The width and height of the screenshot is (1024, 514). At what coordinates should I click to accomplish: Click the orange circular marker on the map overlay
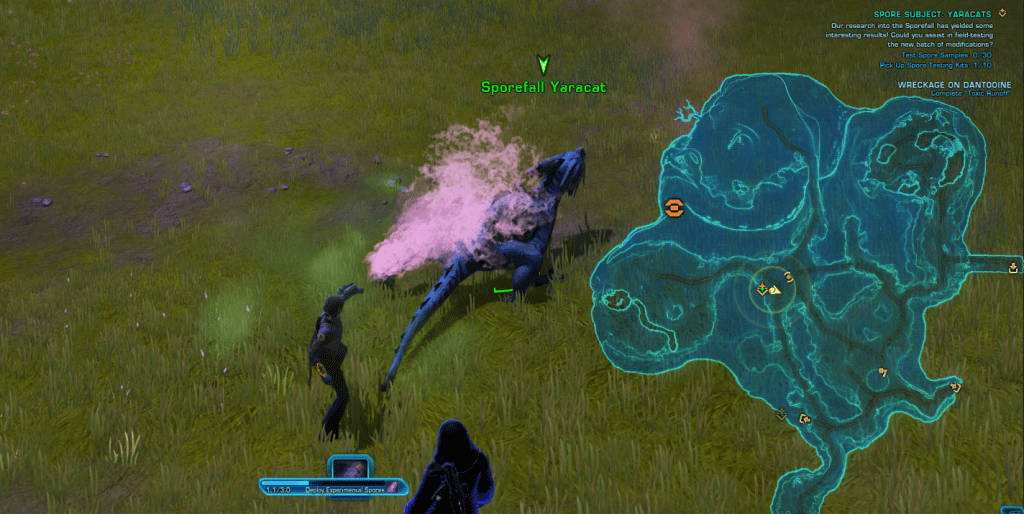coord(674,208)
